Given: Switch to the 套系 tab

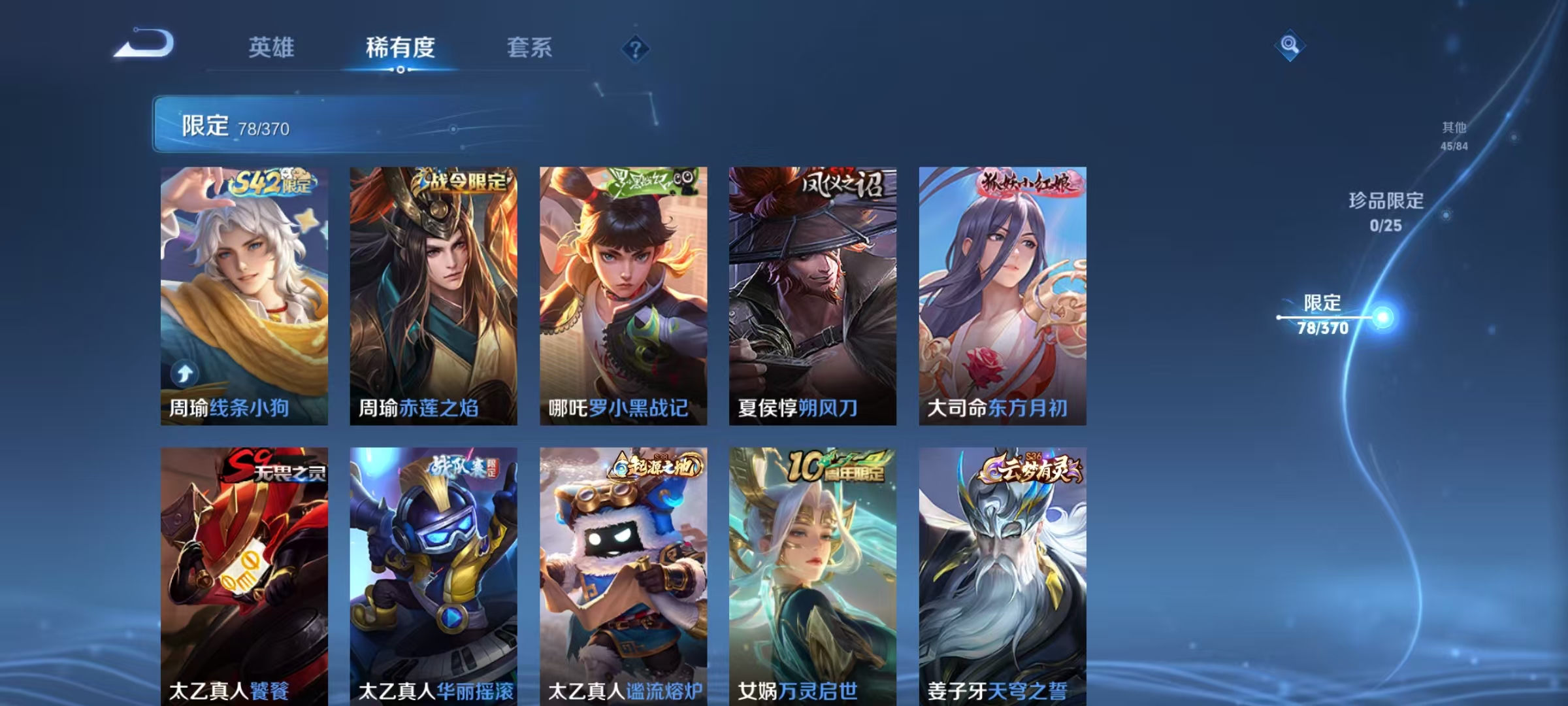Looking at the screenshot, I should point(531,47).
